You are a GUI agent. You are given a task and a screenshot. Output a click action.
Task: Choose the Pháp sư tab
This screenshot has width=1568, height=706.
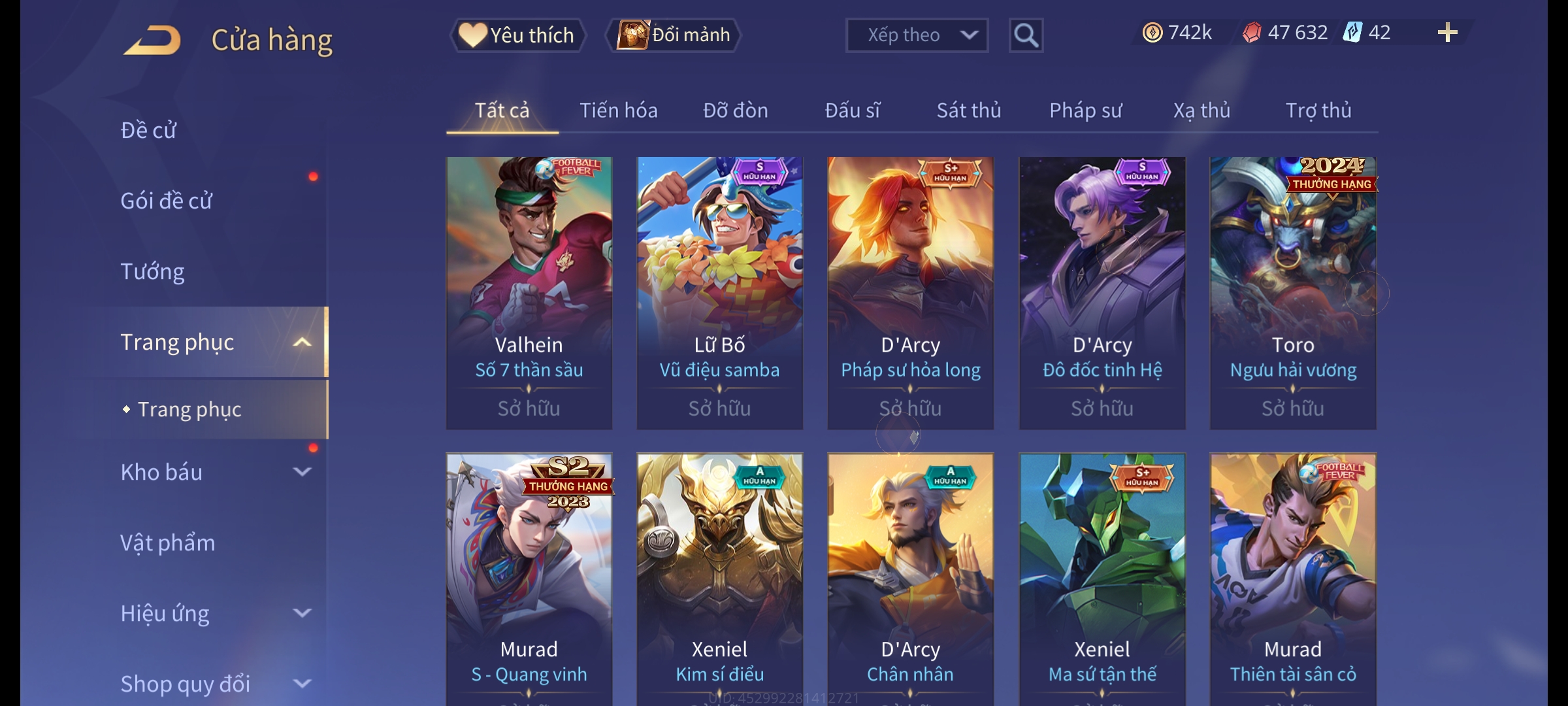tap(1085, 110)
